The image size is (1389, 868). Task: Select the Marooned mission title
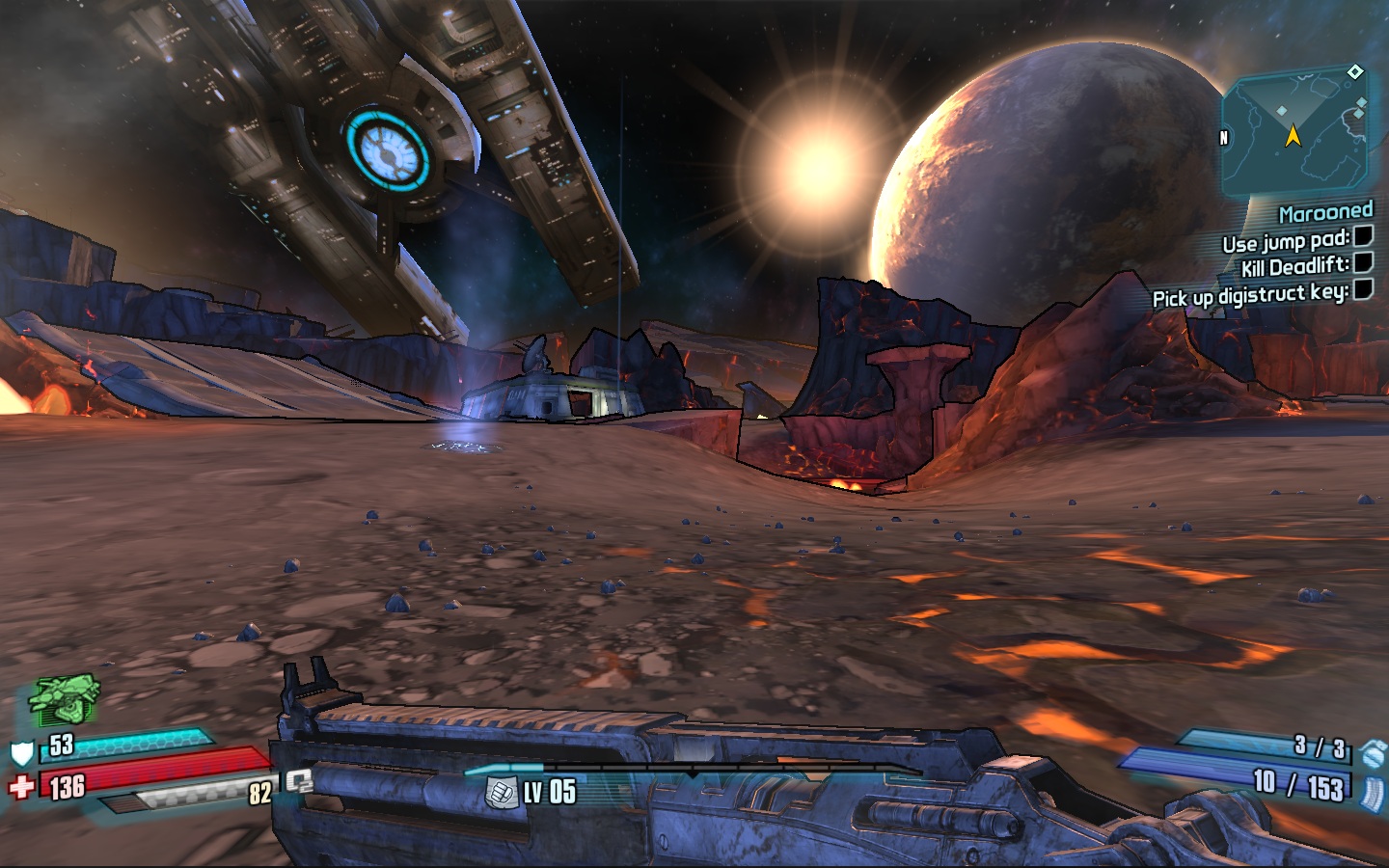(1324, 212)
